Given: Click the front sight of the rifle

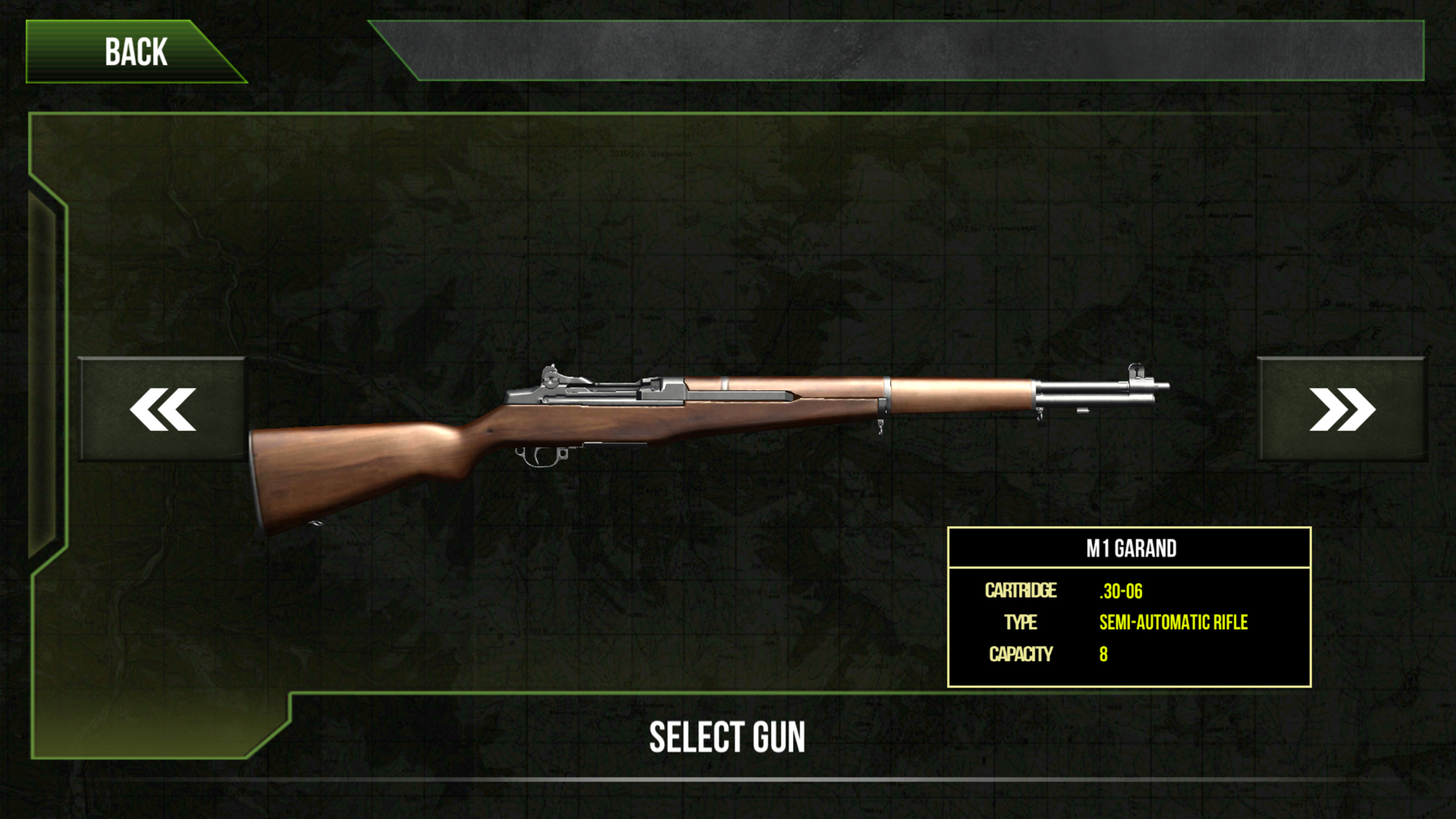Looking at the screenshot, I should point(1135,372).
